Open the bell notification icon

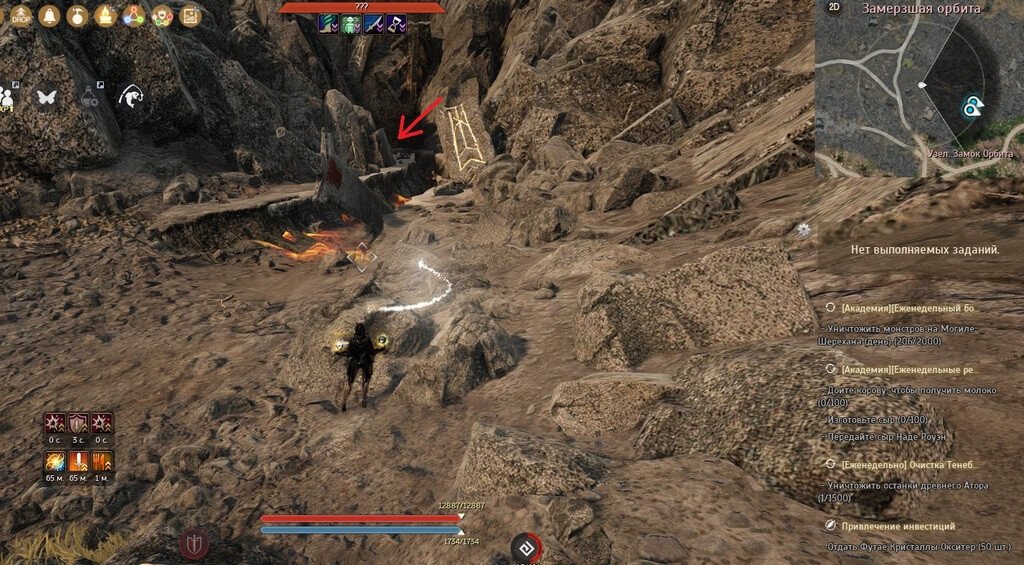point(49,15)
